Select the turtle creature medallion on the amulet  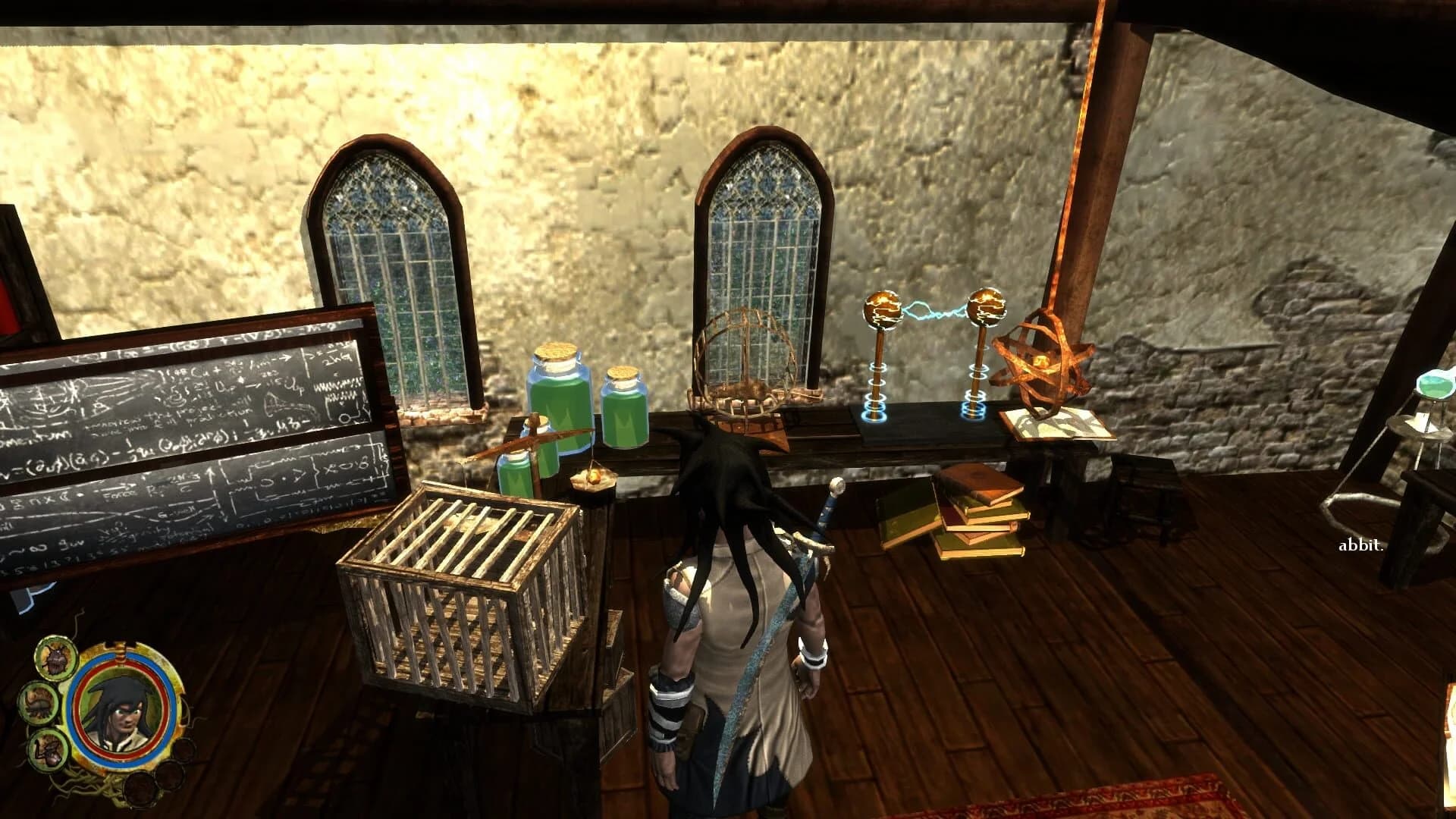(39, 704)
